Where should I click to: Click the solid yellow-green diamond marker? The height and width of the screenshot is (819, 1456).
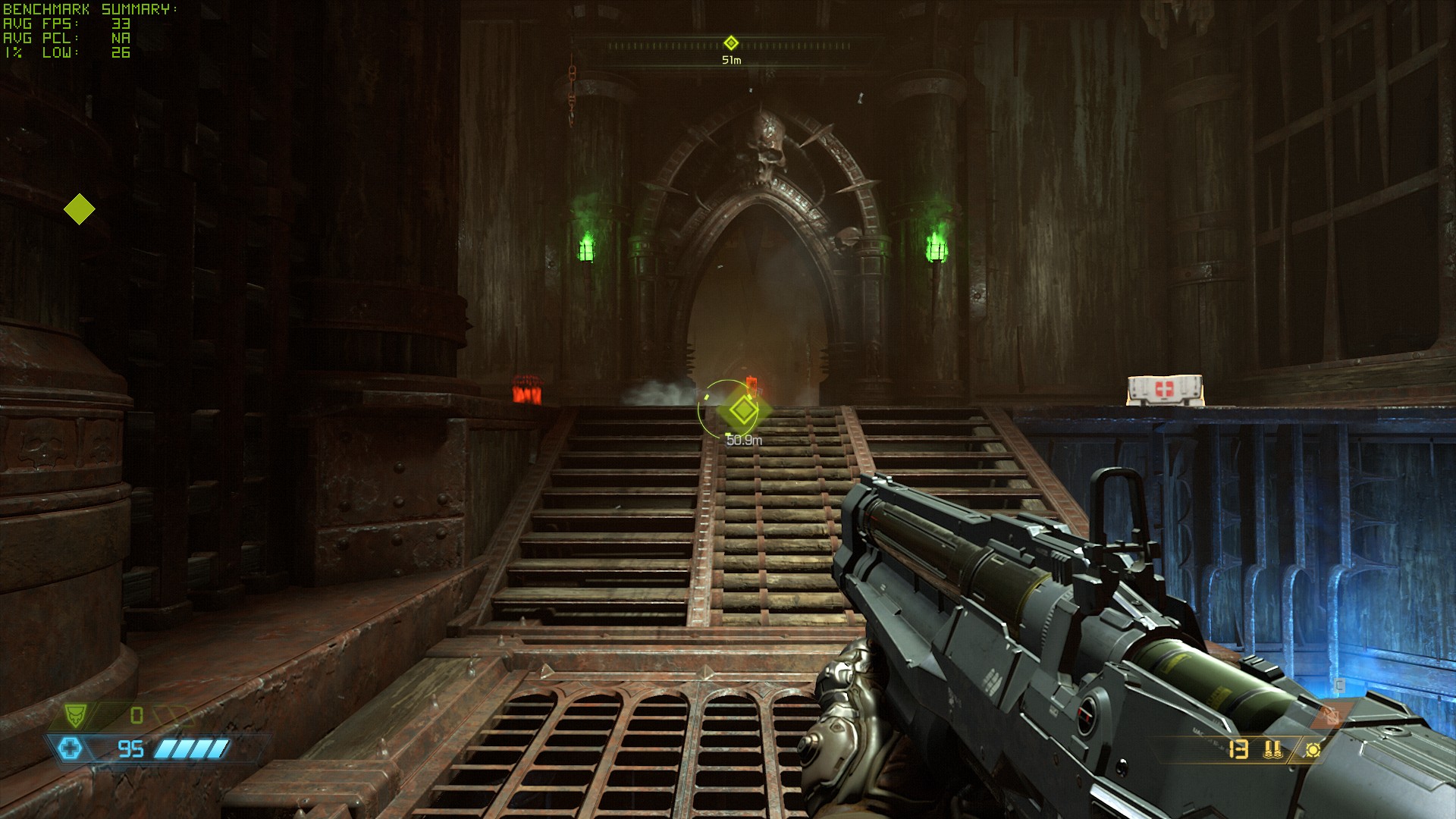pos(80,209)
